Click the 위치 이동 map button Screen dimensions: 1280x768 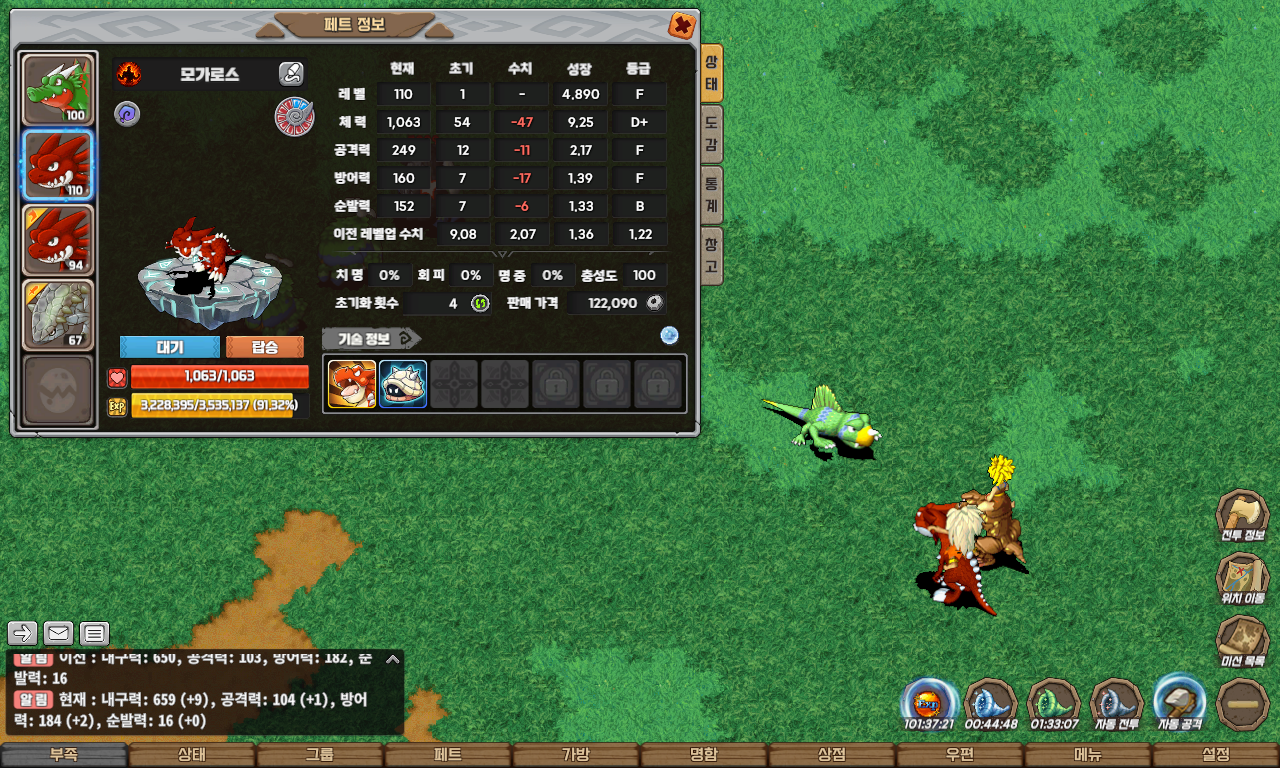point(1242,578)
